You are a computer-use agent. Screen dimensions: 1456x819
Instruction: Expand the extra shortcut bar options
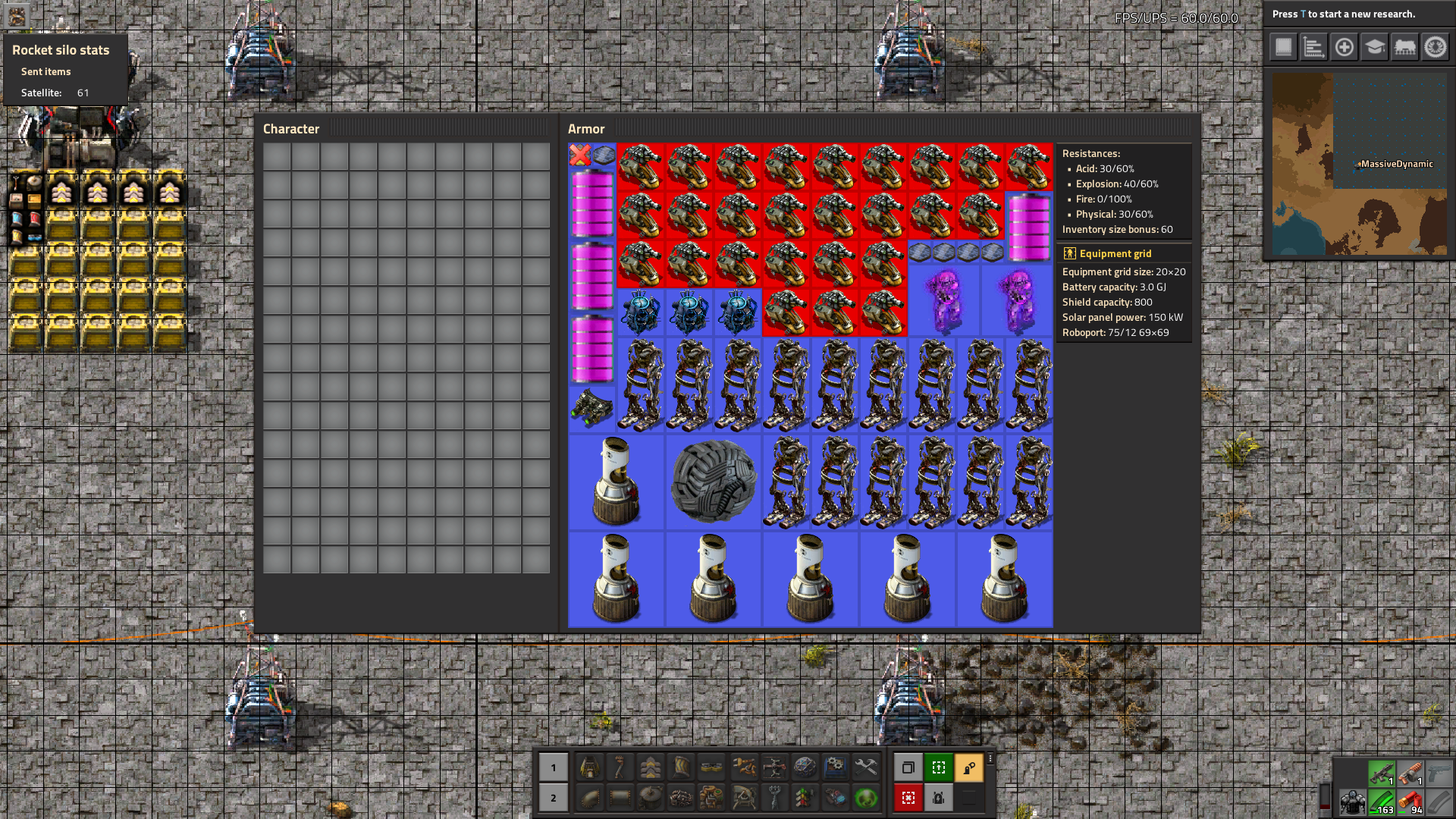point(990,758)
